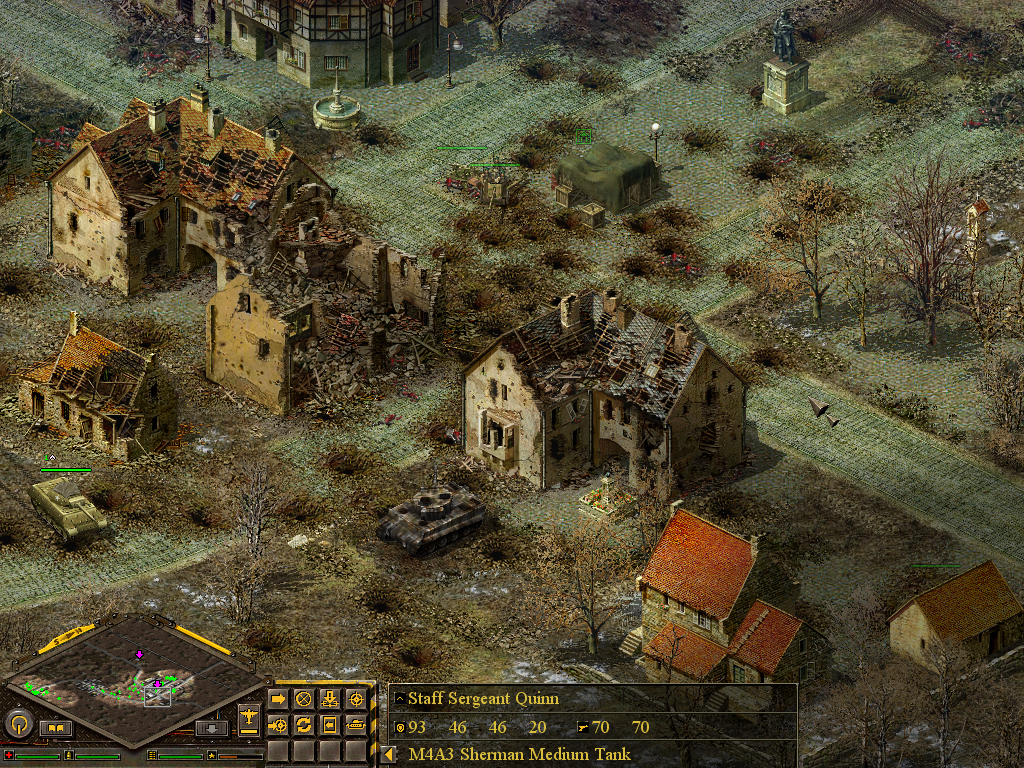Open the aircraft aviation support button
This screenshot has width=1024, height=768.
click(x=249, y=716)
